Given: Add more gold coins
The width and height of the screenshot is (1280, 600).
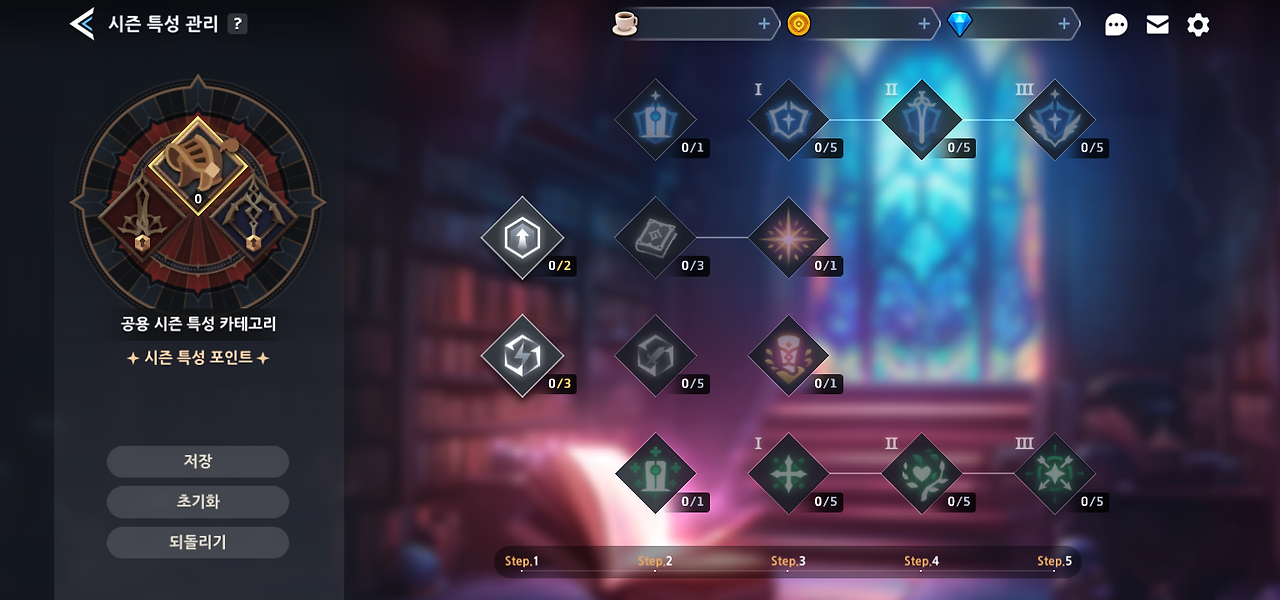Looking at the screenshot, I should [x=924, y=24].
